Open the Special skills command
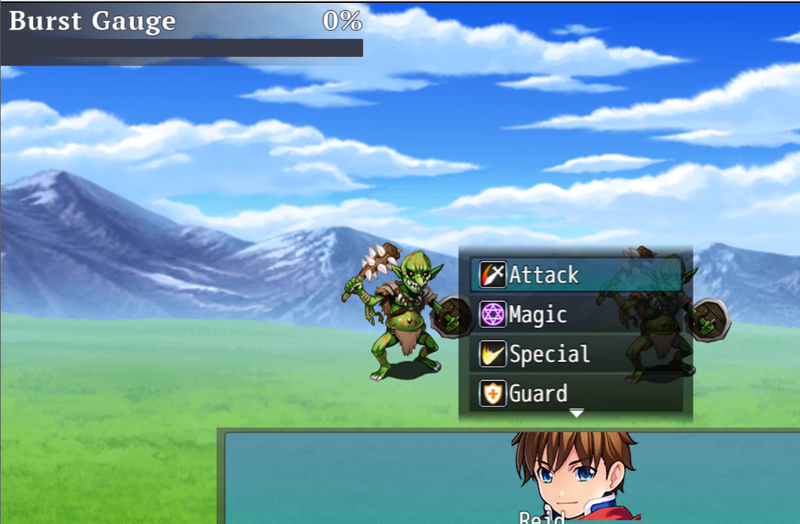 (575, 354)
